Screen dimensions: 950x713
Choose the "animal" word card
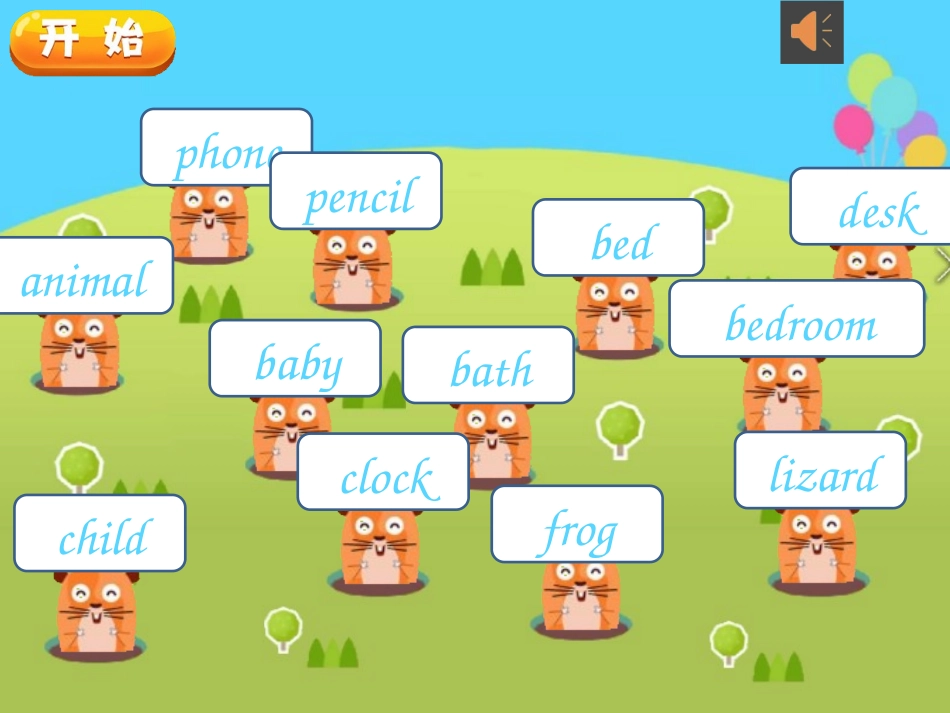85,276
